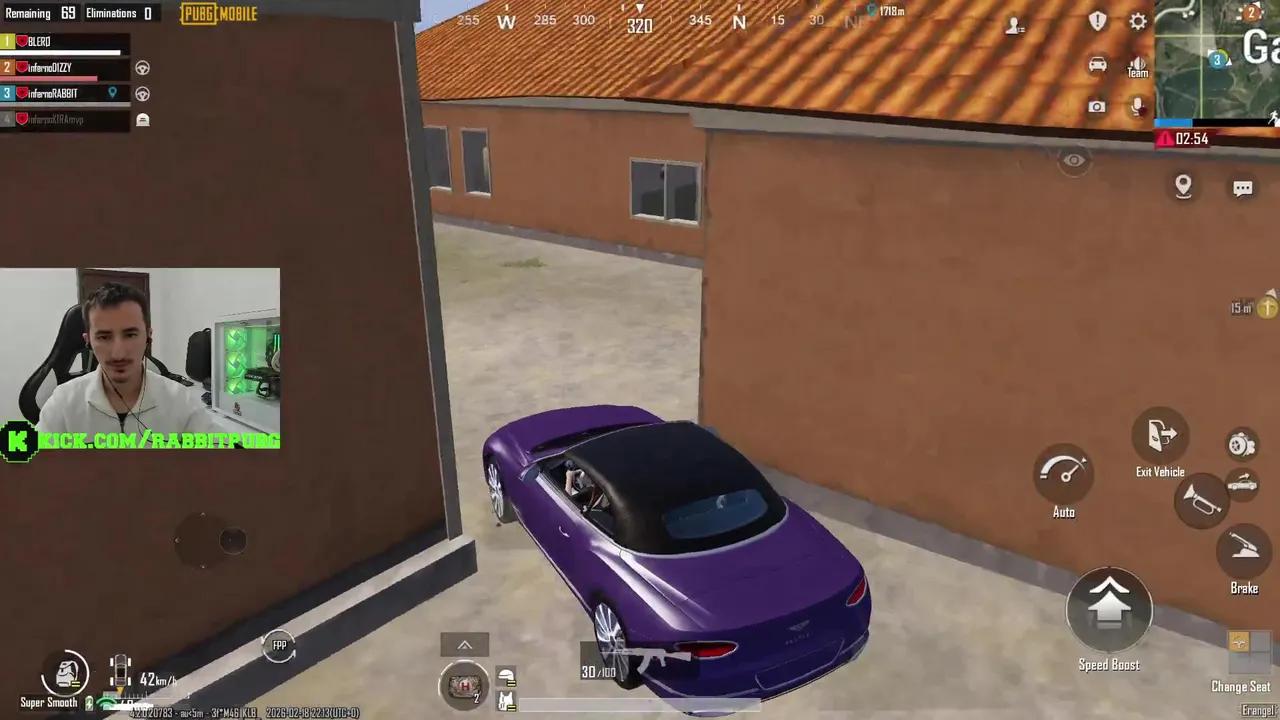Tap the vehicle garage icon
Screen dimensions: 1280x720
pyautogui.click(x=1097, y=63)
